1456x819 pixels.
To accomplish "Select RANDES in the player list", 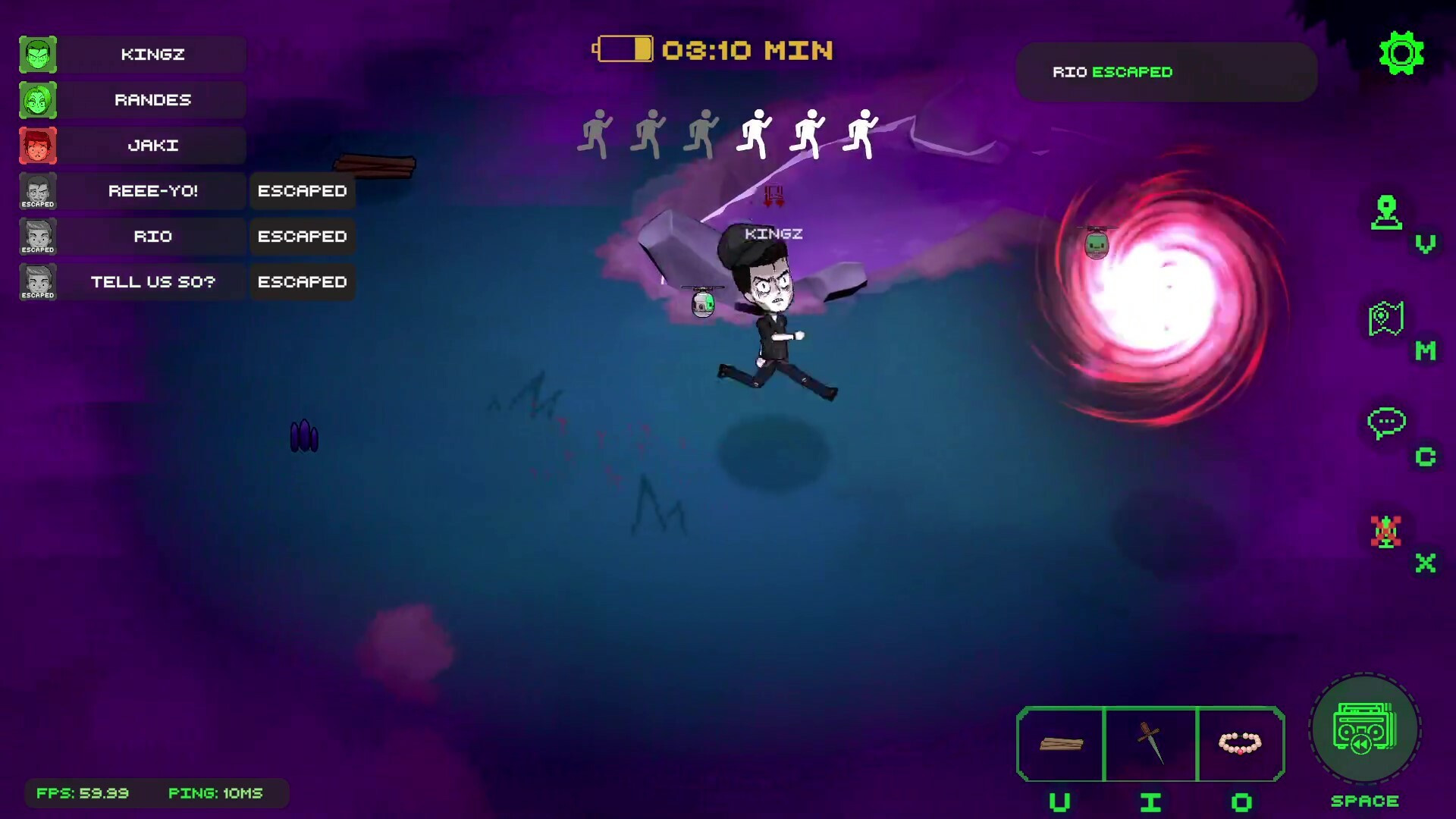I will point(152,100).
